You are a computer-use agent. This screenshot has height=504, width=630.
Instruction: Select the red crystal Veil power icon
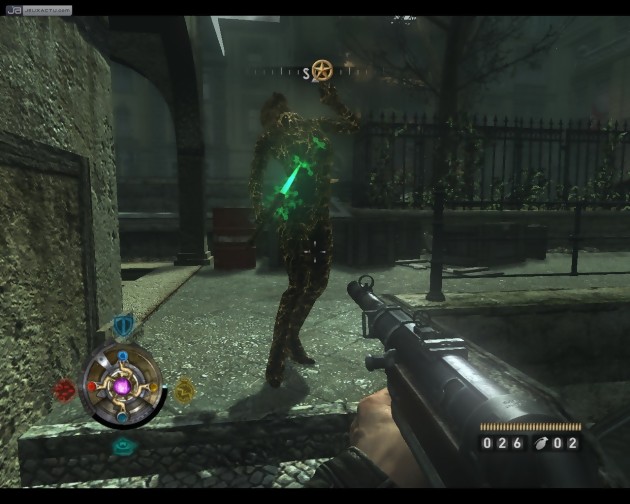point(66,389)
